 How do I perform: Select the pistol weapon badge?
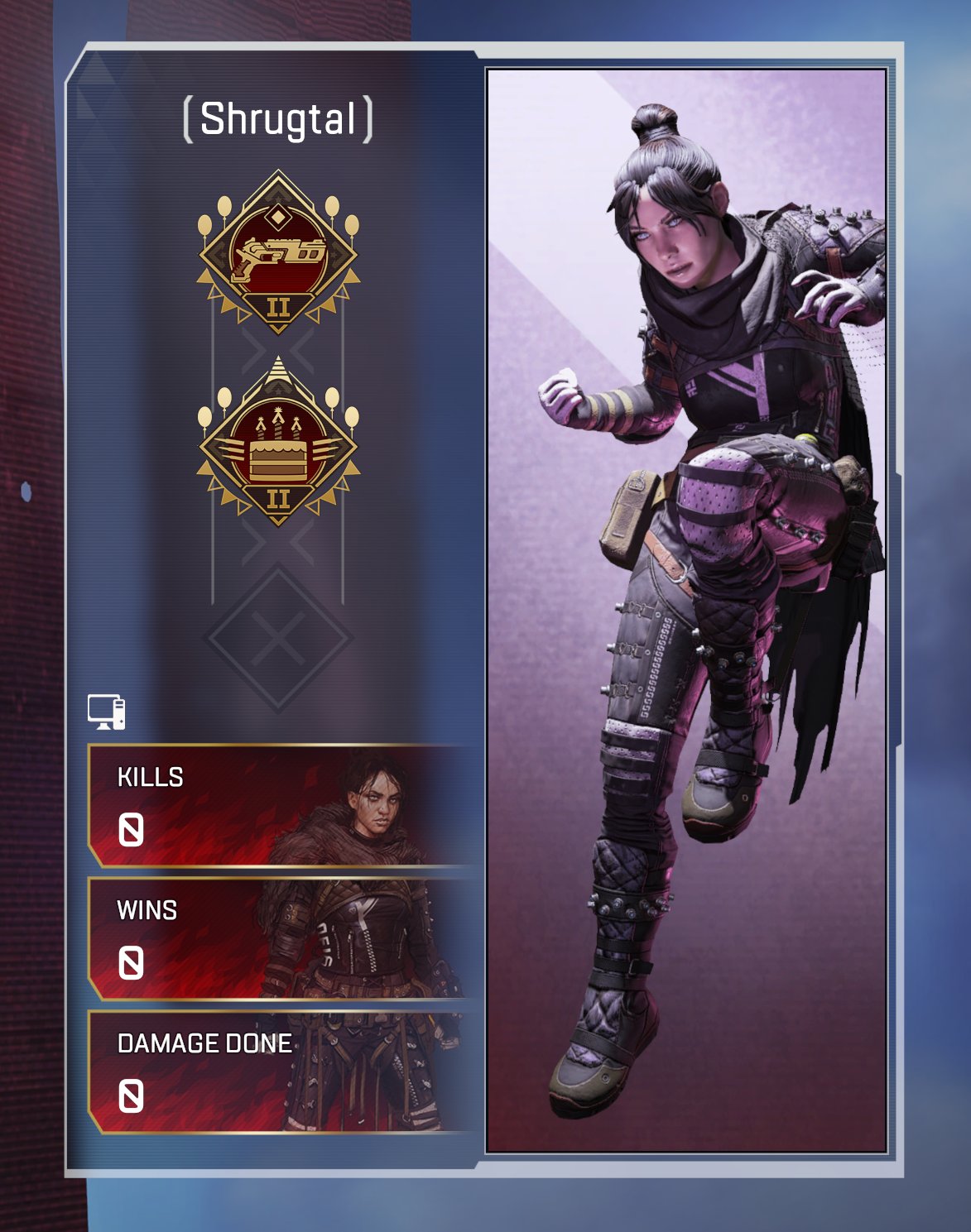[x=278, y=252]
